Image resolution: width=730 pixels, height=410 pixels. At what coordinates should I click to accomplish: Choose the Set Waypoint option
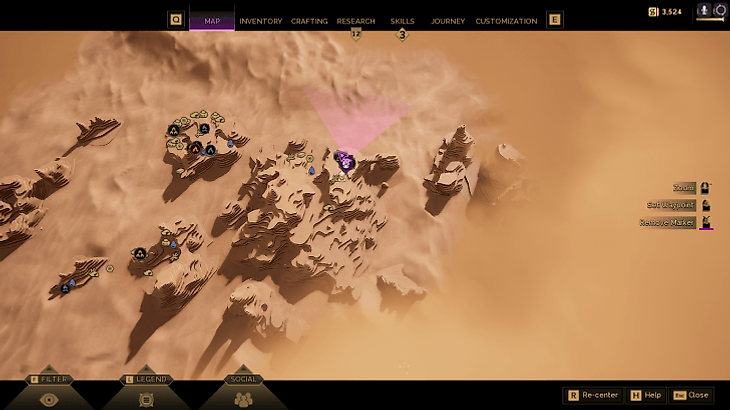pyautogui.click(x=672, y=205)
